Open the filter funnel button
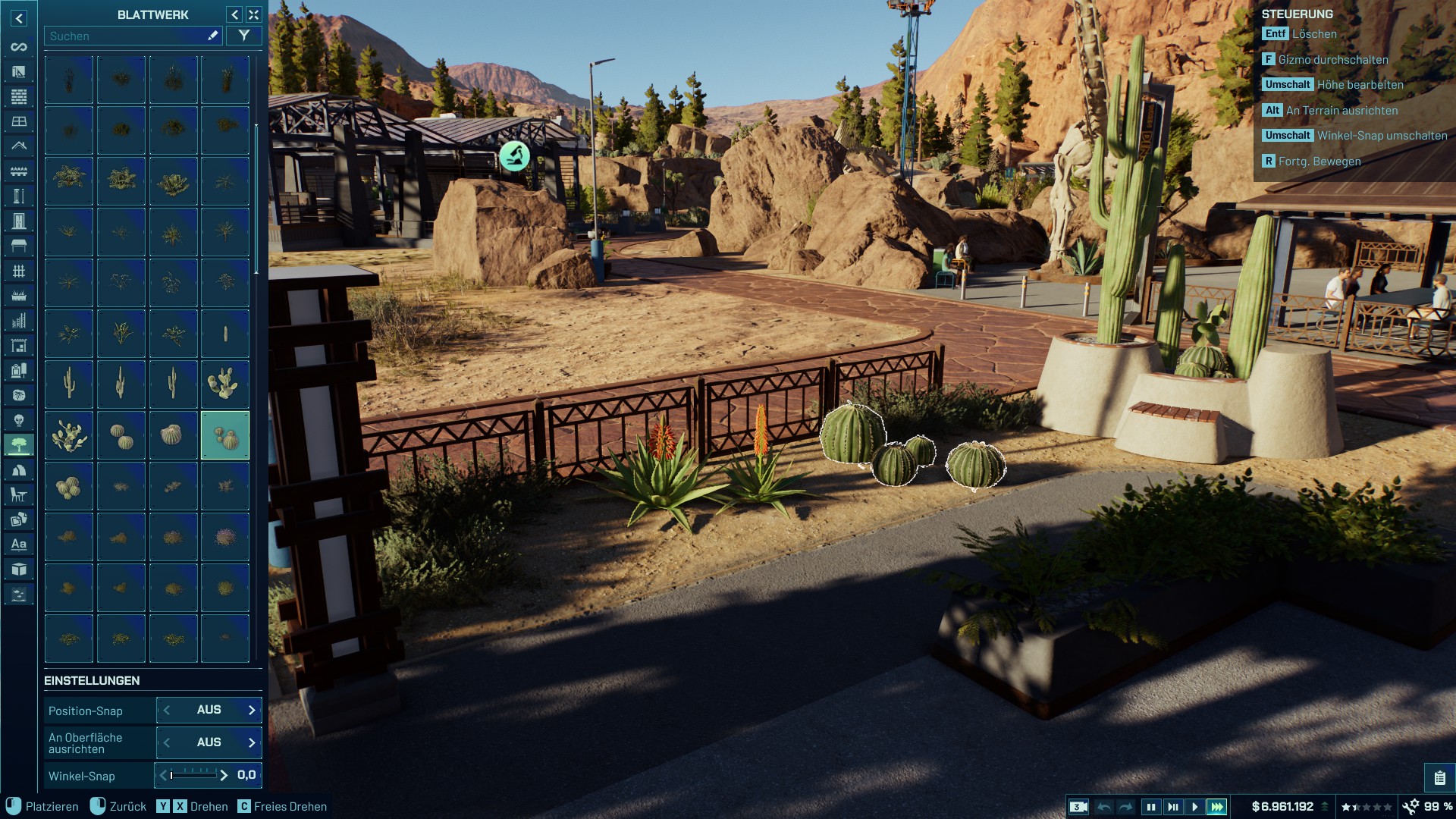 point(243,36)
